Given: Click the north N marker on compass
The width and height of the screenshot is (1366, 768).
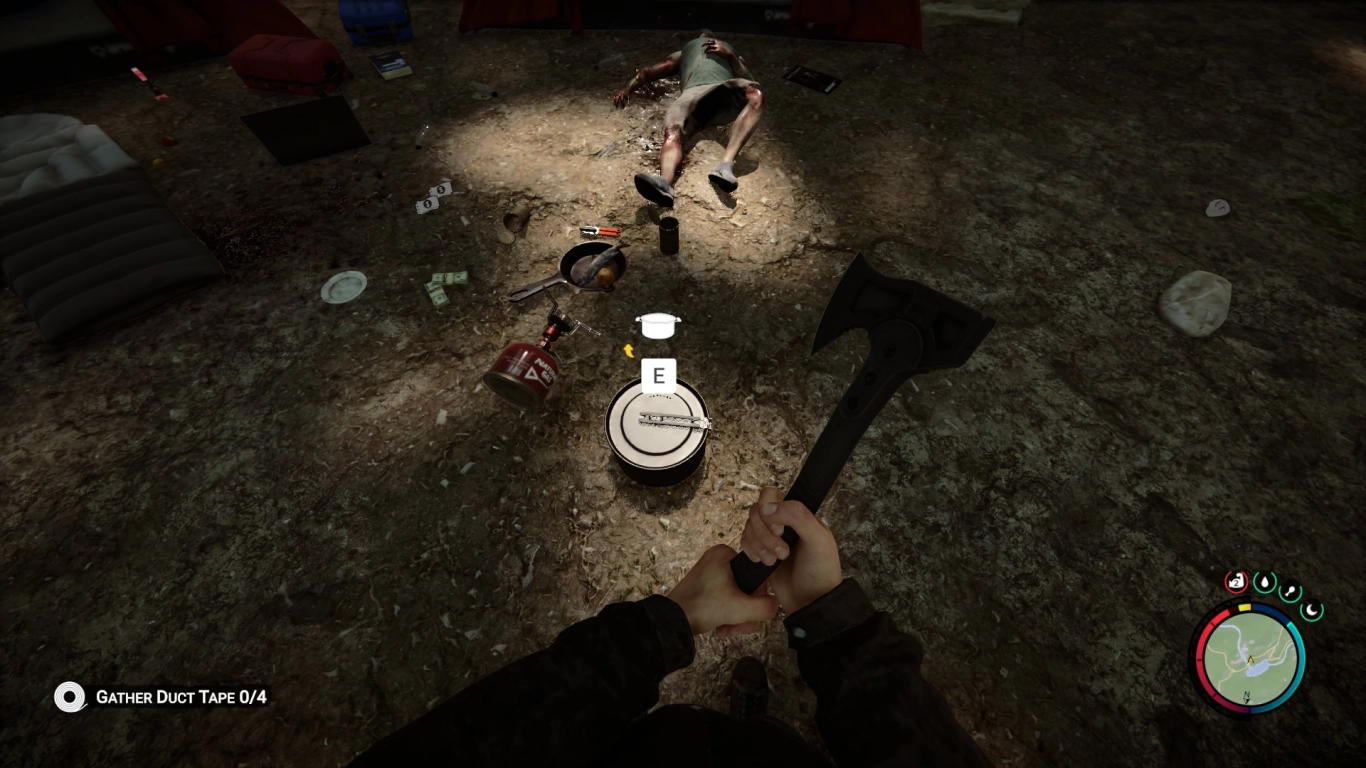Looking at the screenshot, I should [x=1247, y=693].
